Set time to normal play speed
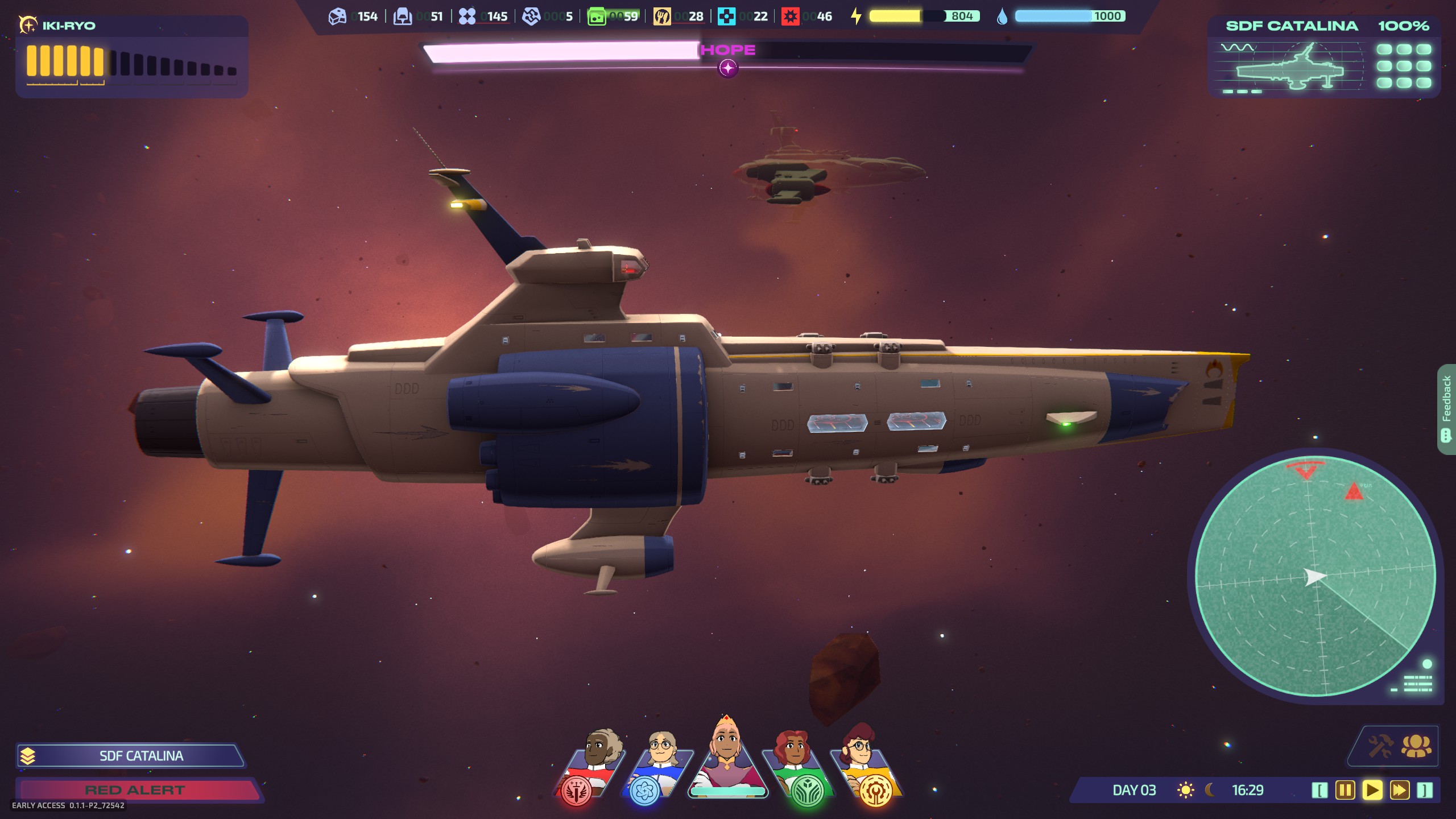1456x819 pixels. [x=1372, y=790]
